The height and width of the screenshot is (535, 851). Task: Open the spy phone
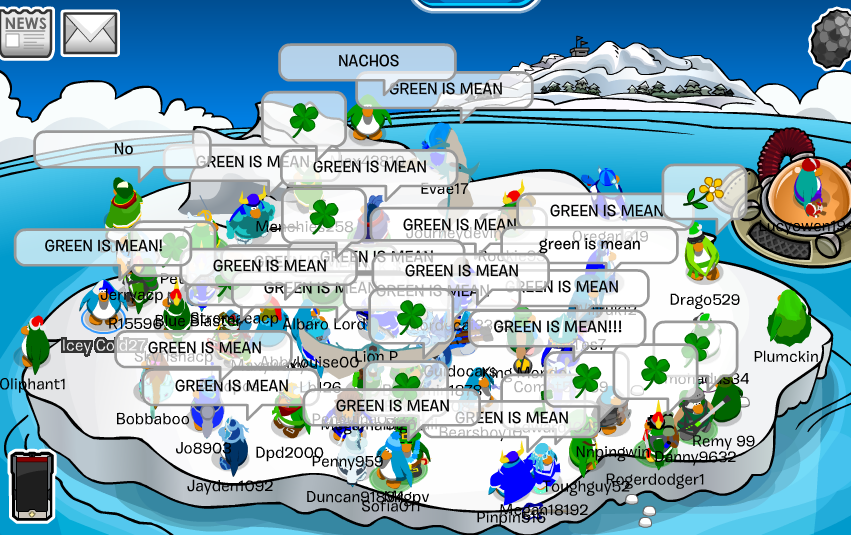32,487
